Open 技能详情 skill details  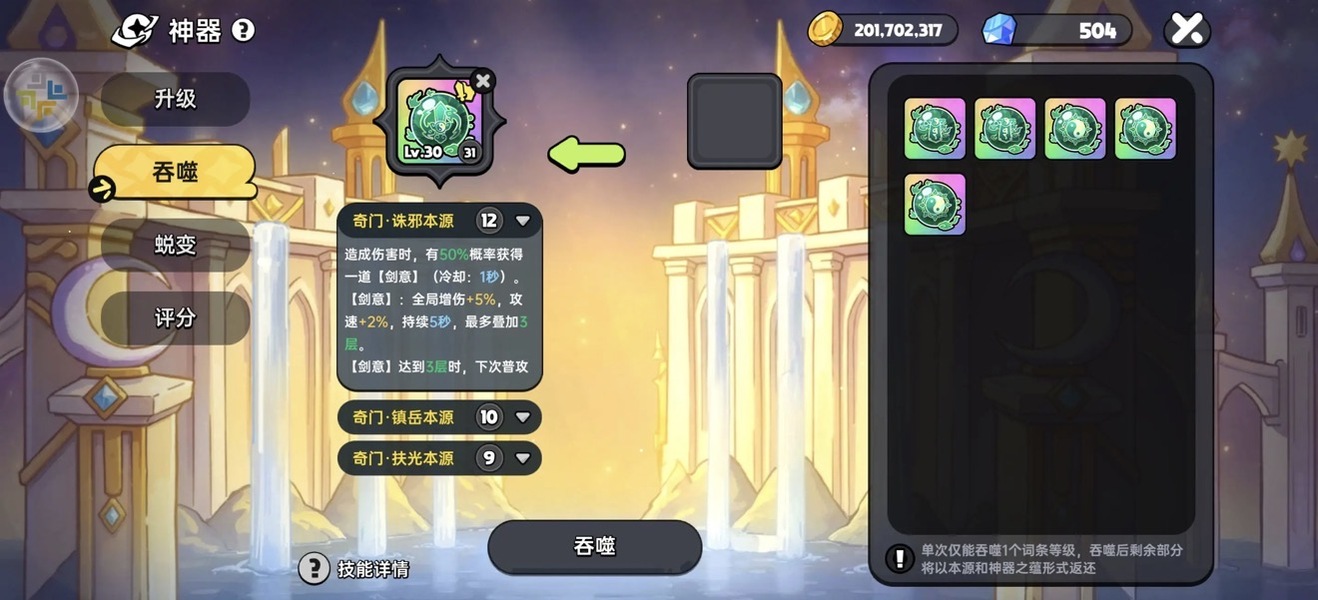pyautogui.click(x=356, y=569)
